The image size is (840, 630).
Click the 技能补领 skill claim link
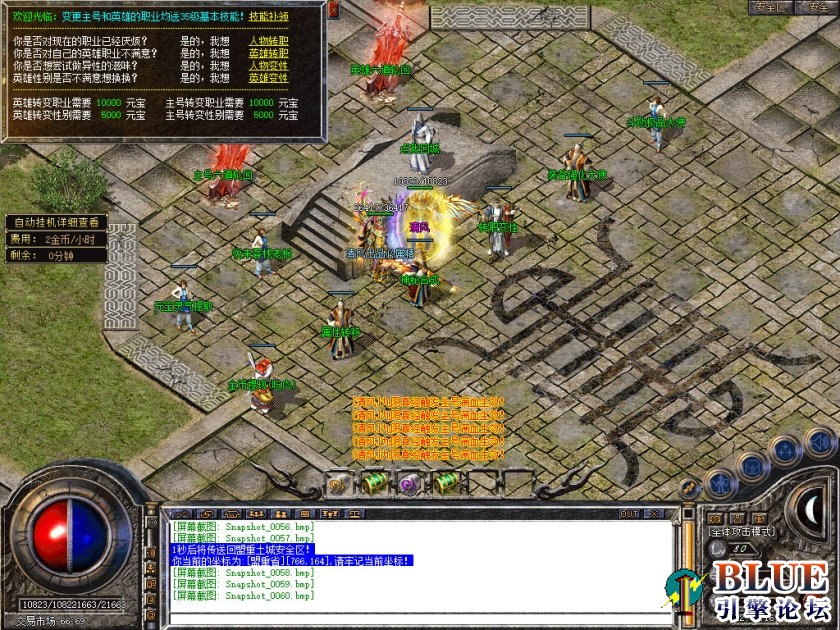click(x=268, y=17)
